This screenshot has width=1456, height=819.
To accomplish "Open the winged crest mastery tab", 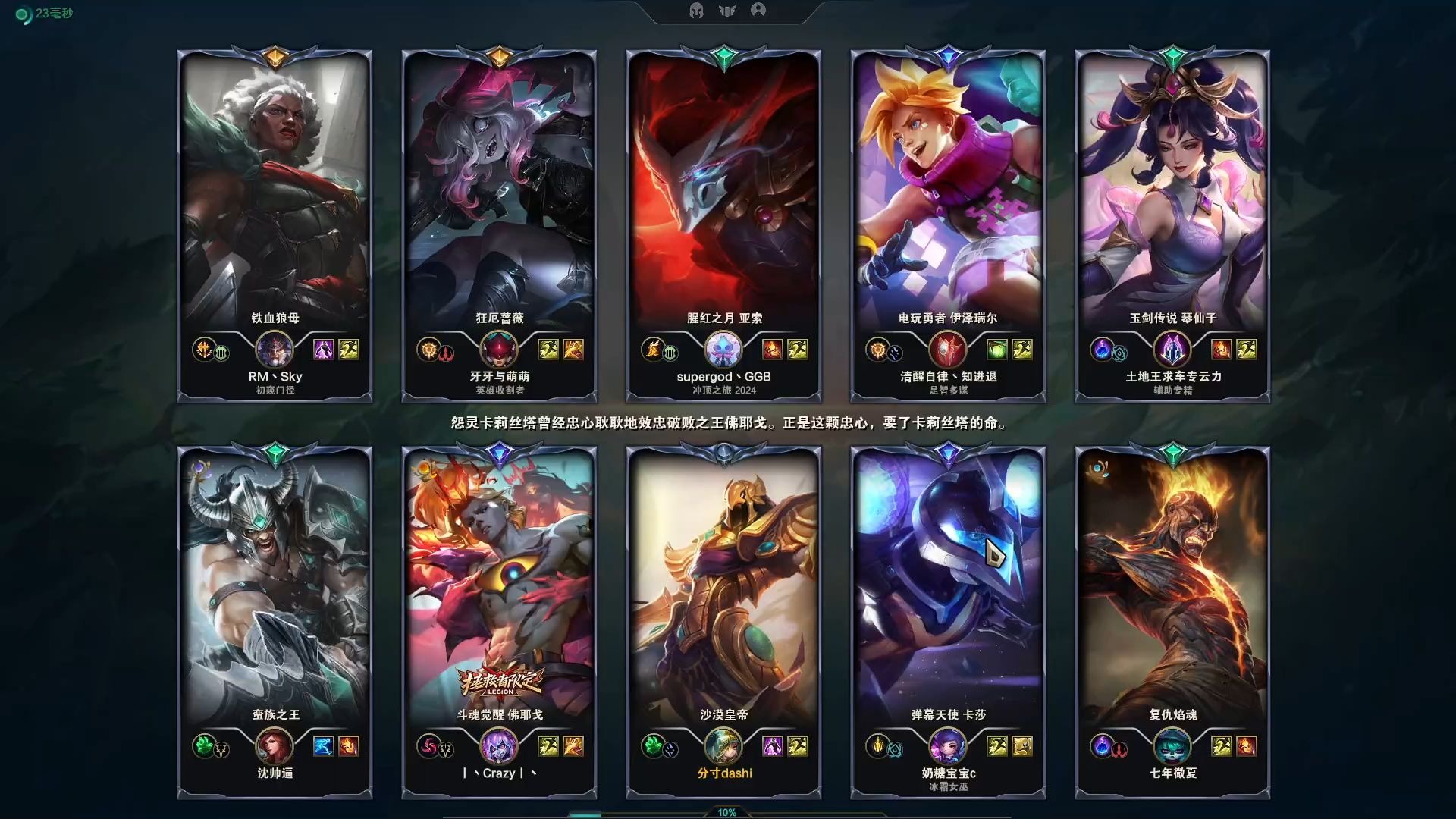I will (727, 11).
